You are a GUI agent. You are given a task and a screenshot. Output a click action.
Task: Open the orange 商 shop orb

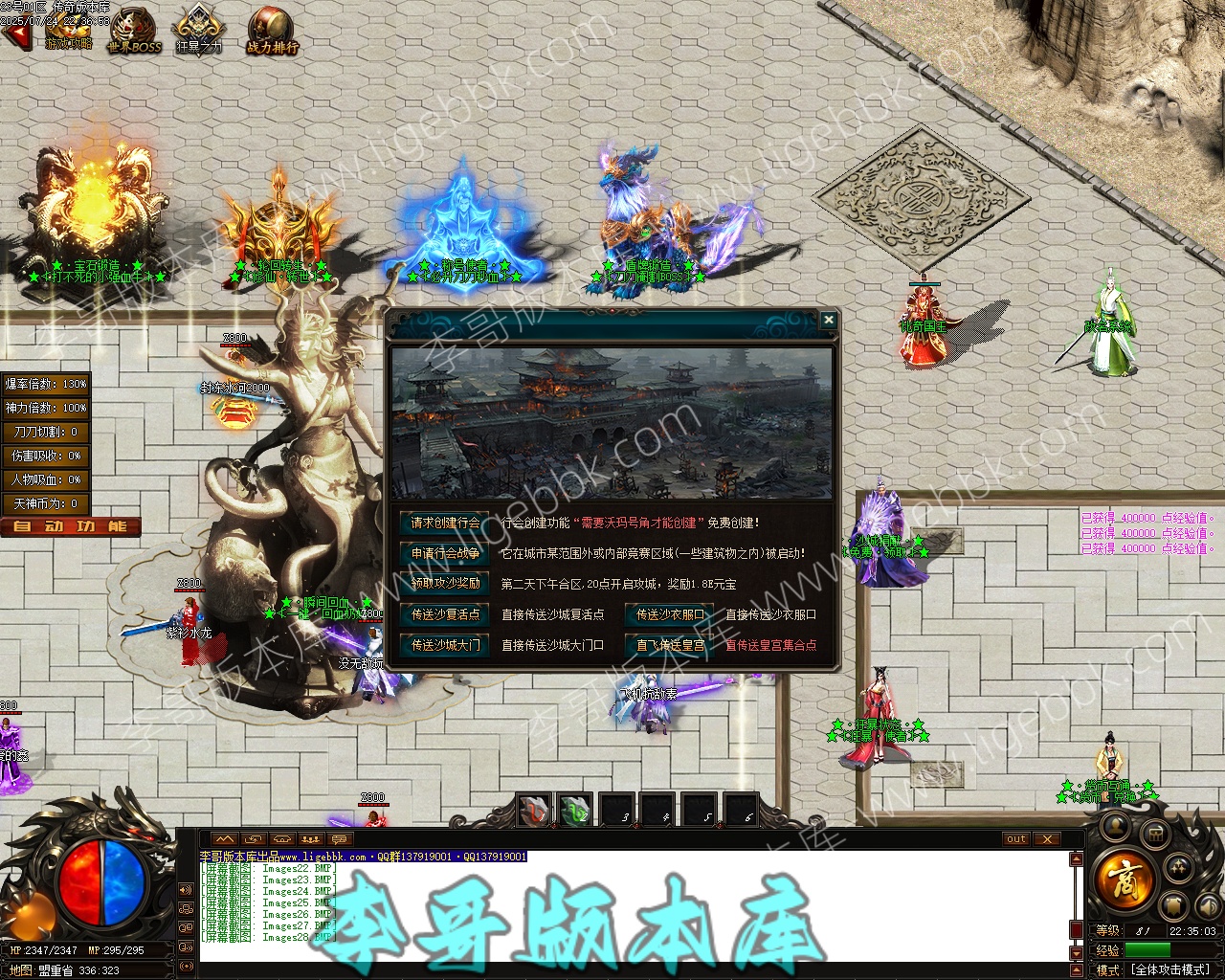(x=1125, y=877)
